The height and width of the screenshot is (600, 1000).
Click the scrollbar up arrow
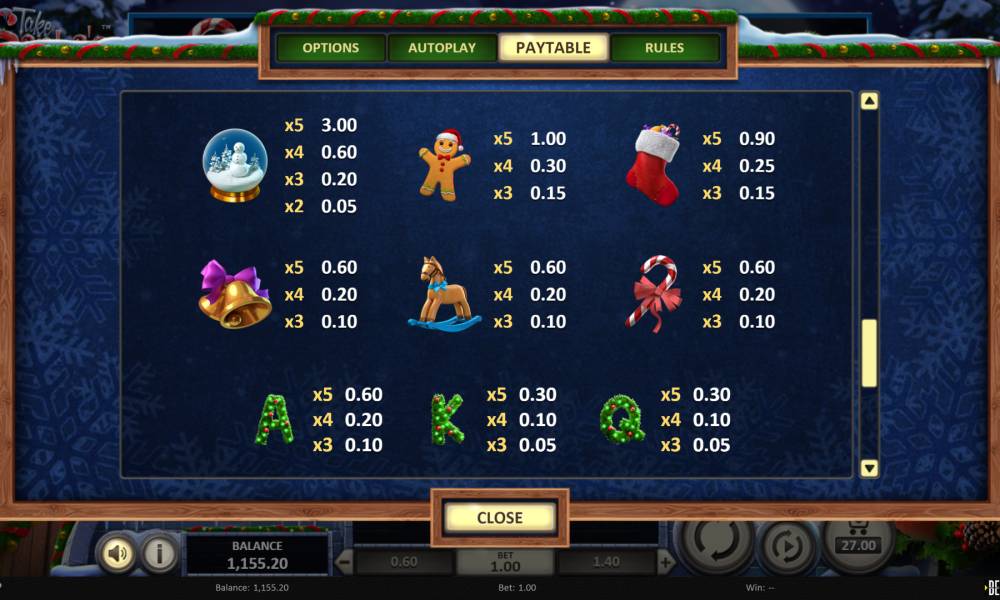[x=869, y=101]
